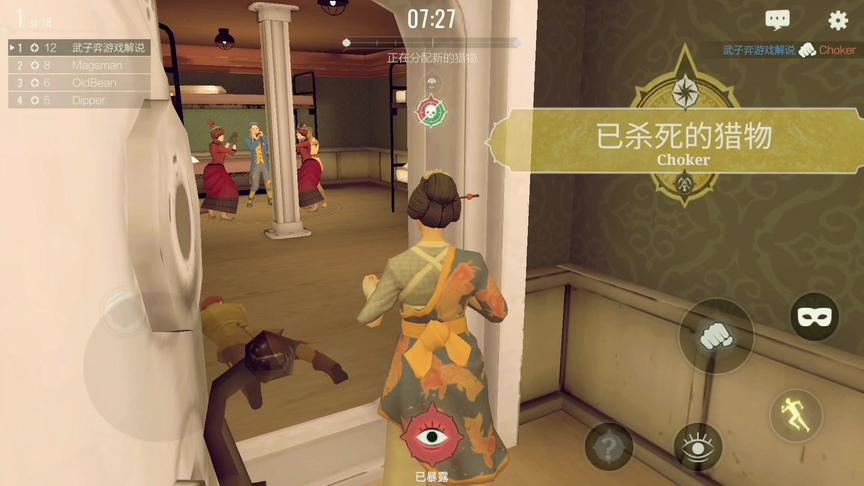This screenshot has height=486, width=864.
Task: Activate the mask disguise ability
Action: [814, 317]
